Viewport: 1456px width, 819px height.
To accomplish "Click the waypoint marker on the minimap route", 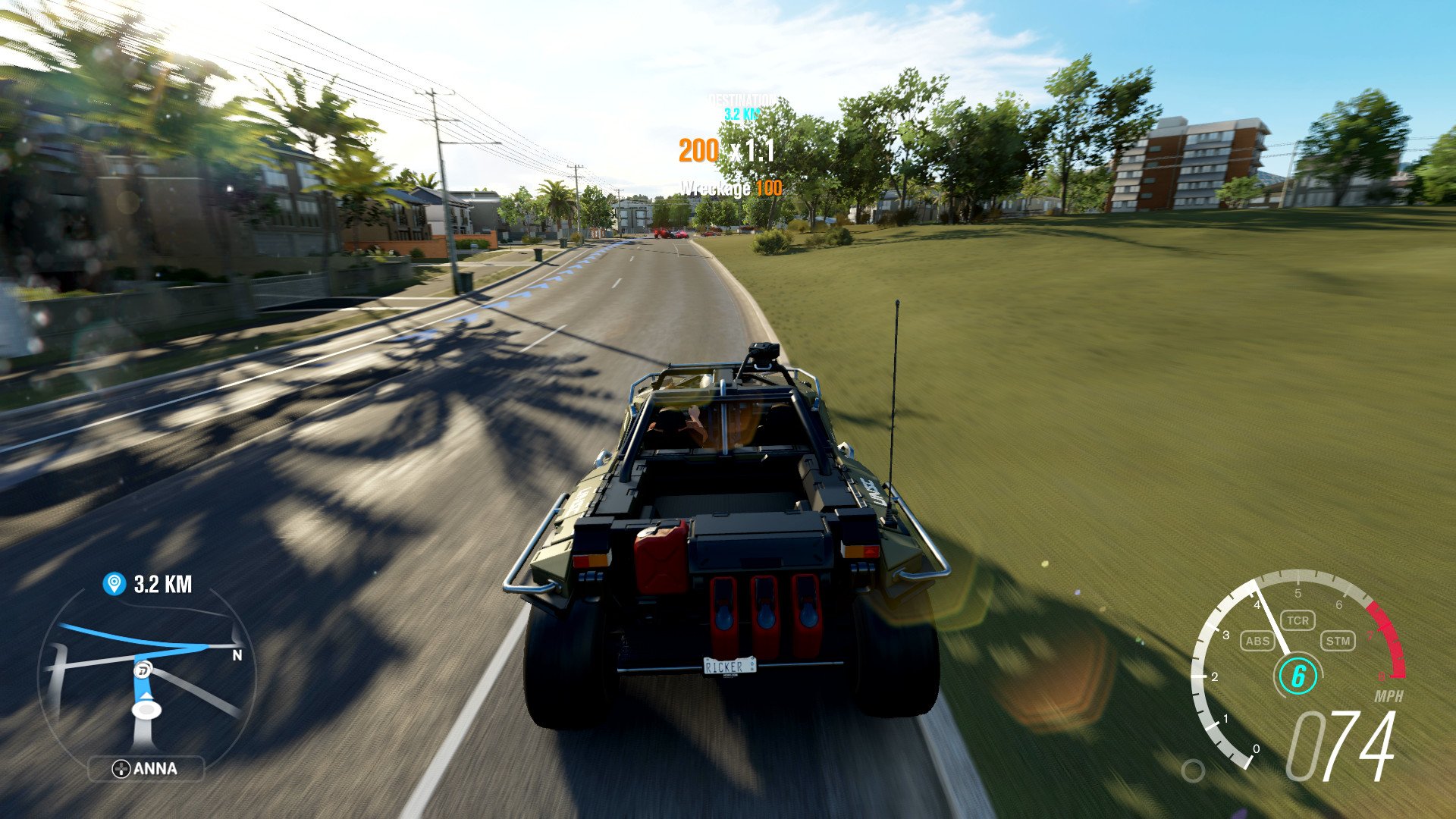I will (143, 670).
